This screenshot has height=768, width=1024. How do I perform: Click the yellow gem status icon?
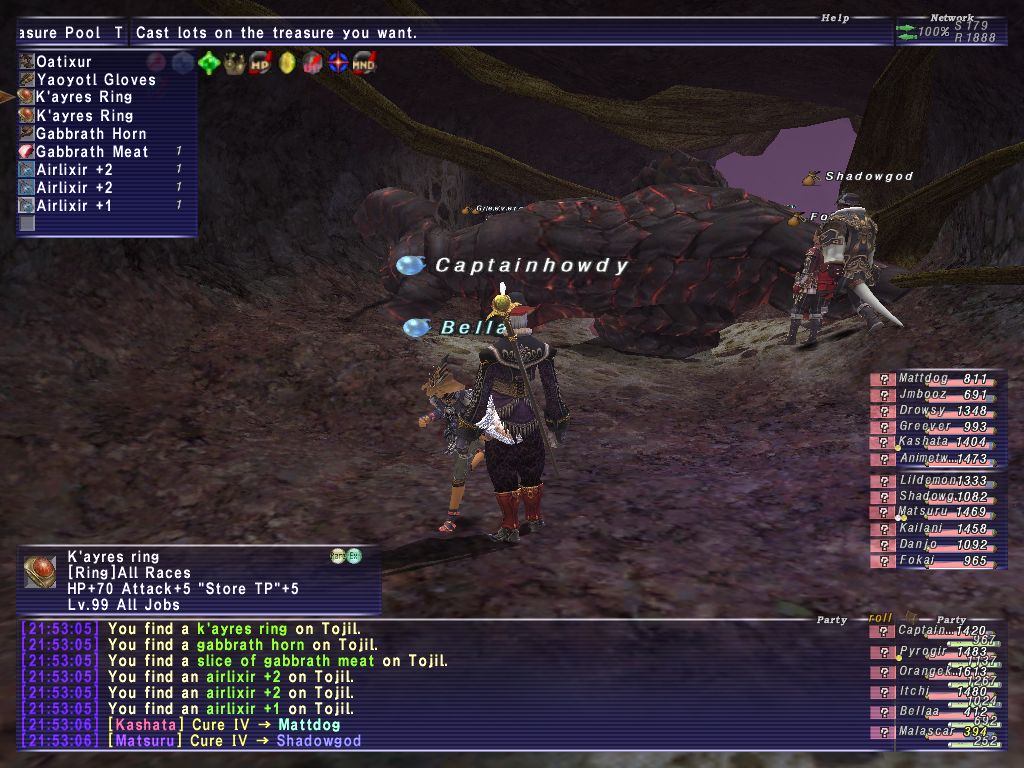286,63
